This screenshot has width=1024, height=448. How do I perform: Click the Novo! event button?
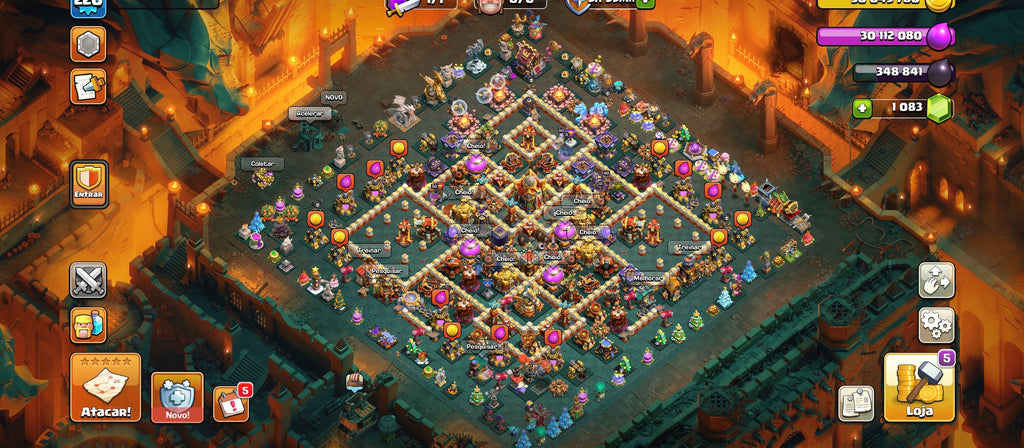point(177,397)
